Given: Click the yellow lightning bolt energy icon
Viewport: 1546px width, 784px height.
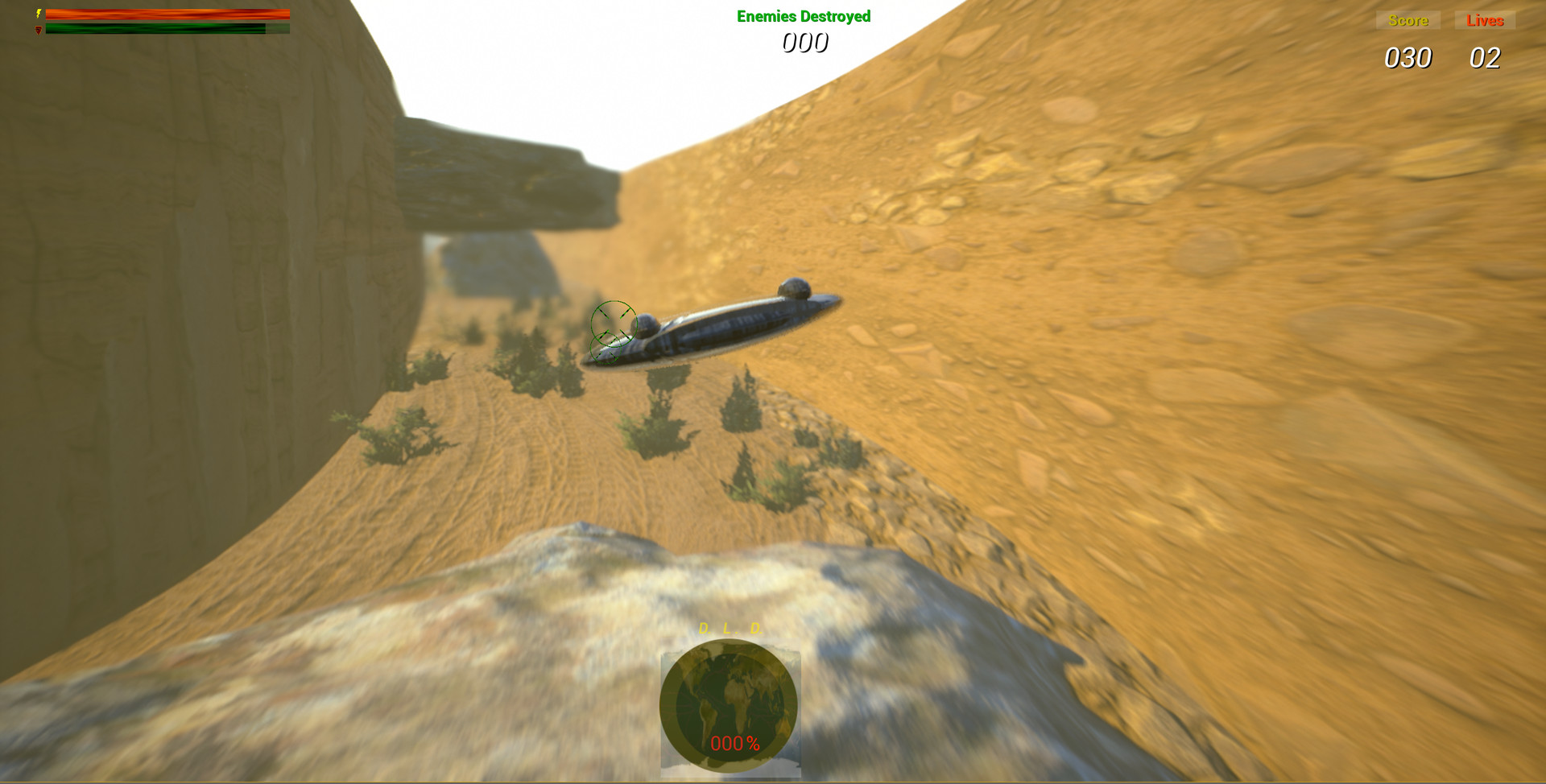Looking at the screenshot, I should [38, 14].
